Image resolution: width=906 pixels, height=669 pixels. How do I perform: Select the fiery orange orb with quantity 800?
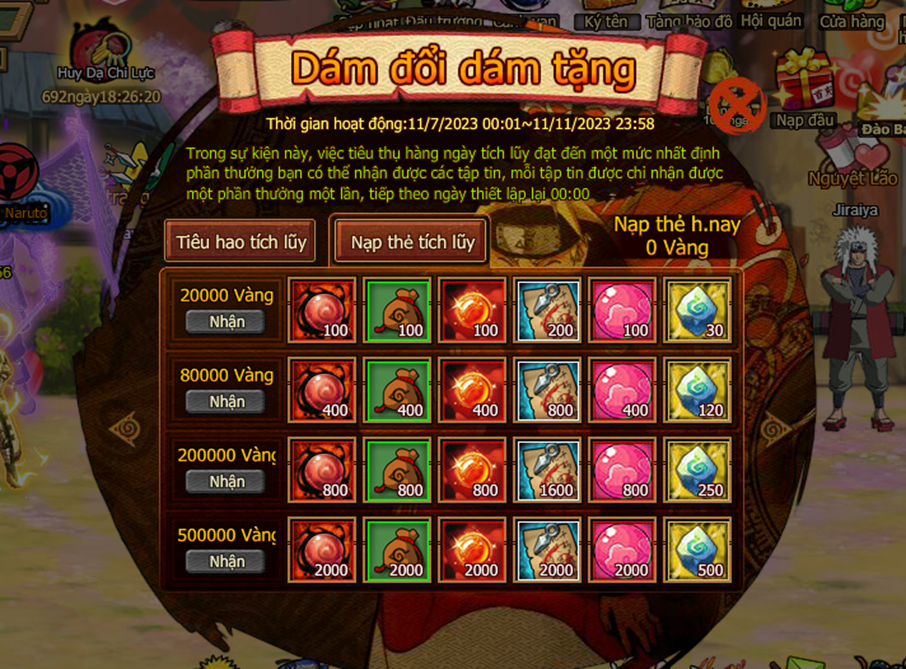click(472, 470)
